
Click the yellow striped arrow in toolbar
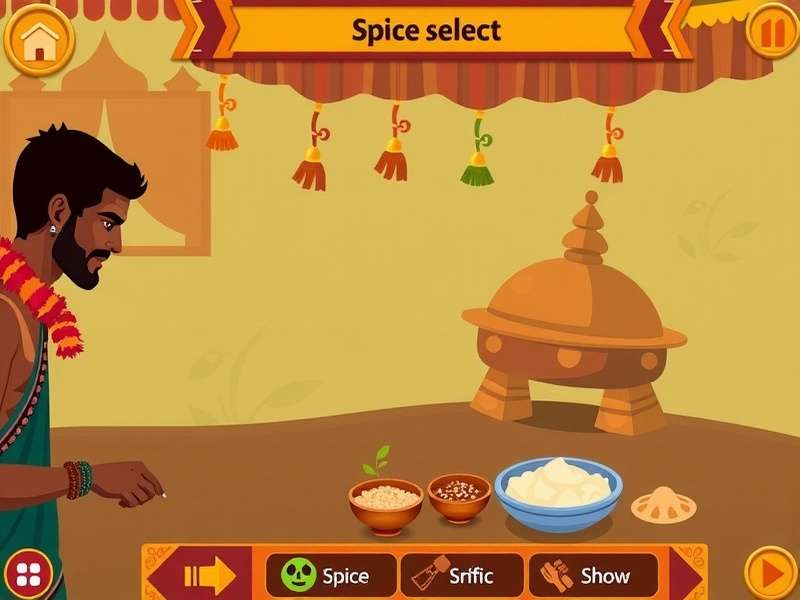coord(209,576)
